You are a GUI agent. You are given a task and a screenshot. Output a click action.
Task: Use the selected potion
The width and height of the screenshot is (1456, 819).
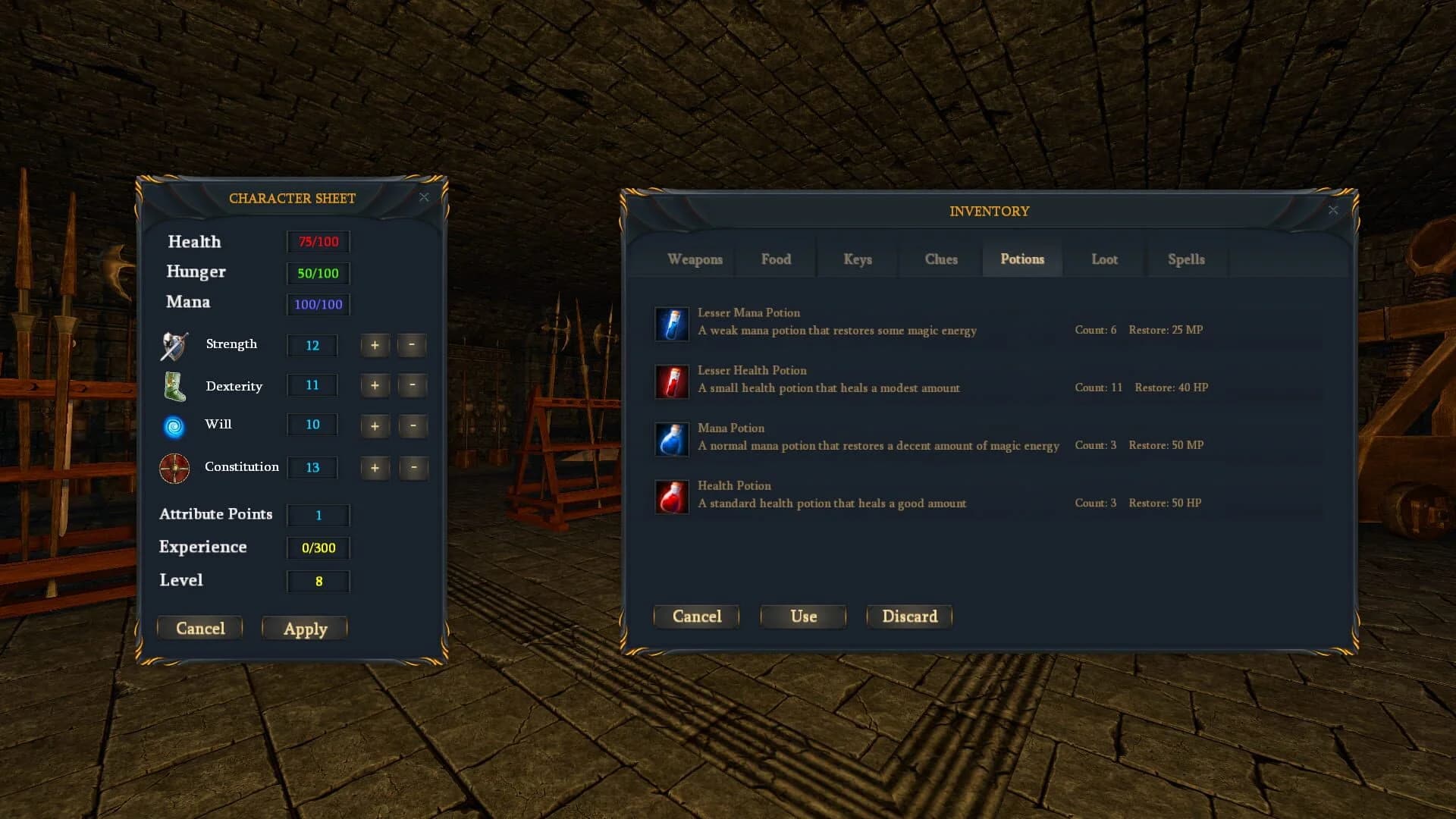[x=802, y=616]
